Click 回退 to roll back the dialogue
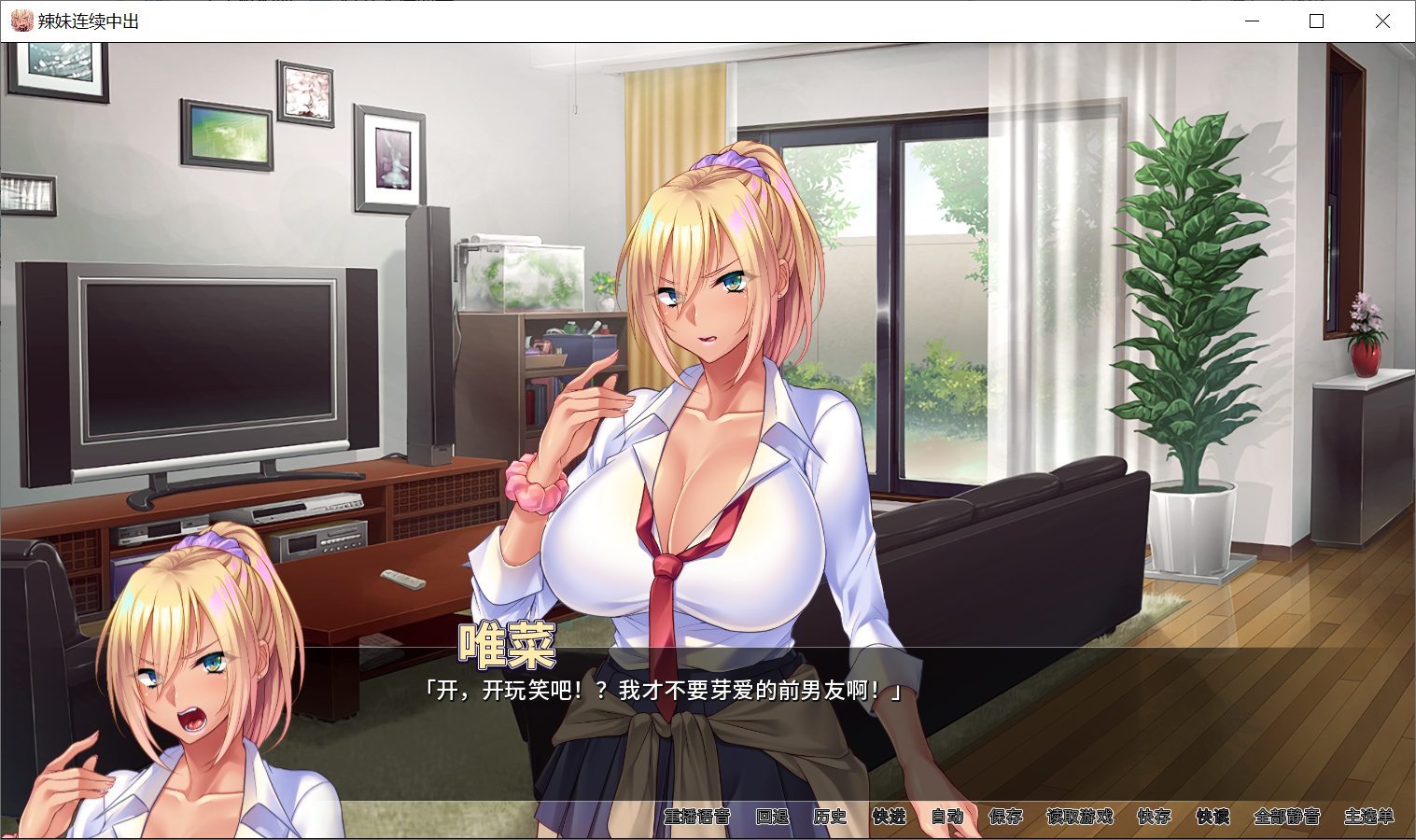1416x840 pixels. (x=773, y=815)
